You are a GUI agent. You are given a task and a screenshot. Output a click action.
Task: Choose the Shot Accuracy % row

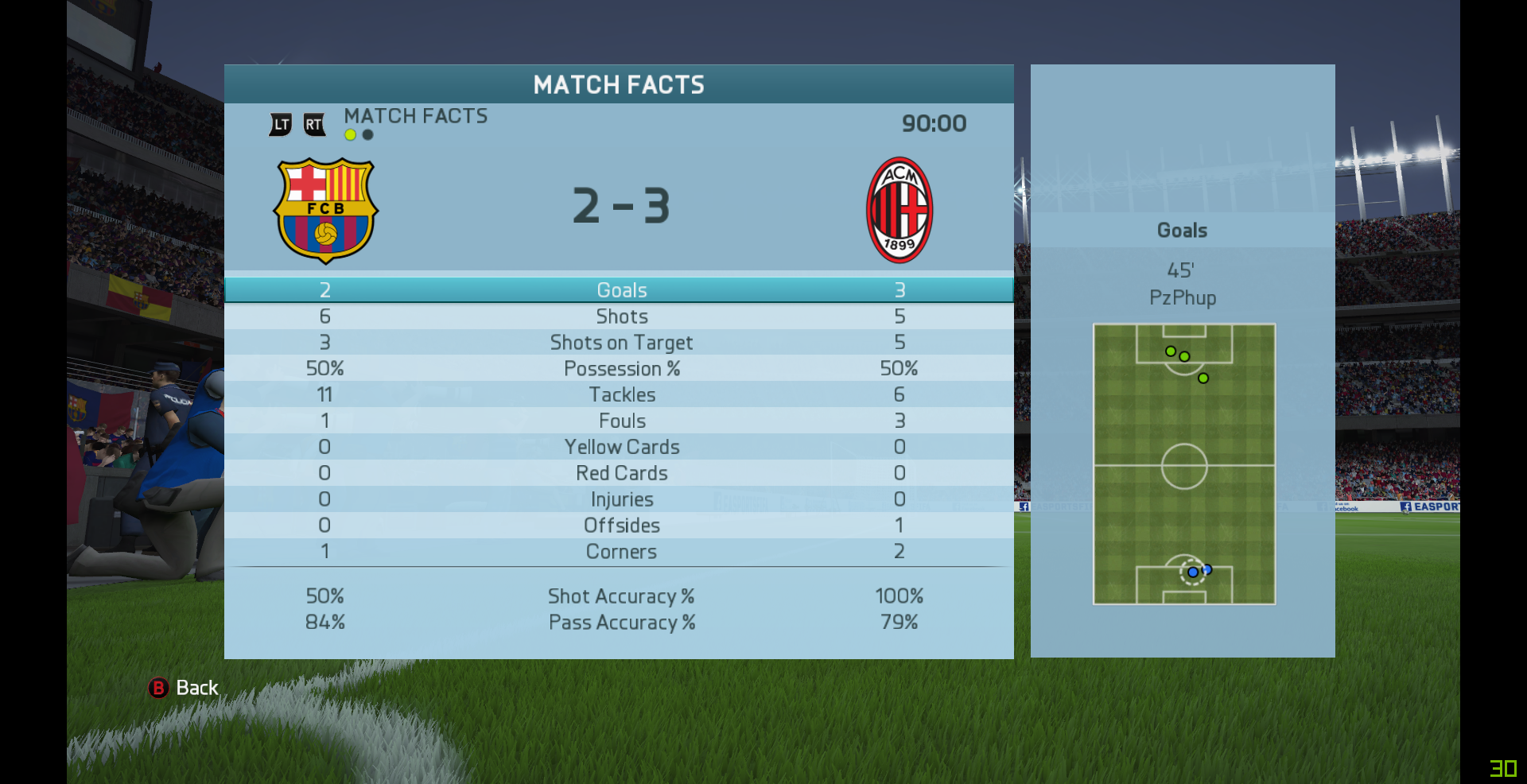tap(621, 596)
